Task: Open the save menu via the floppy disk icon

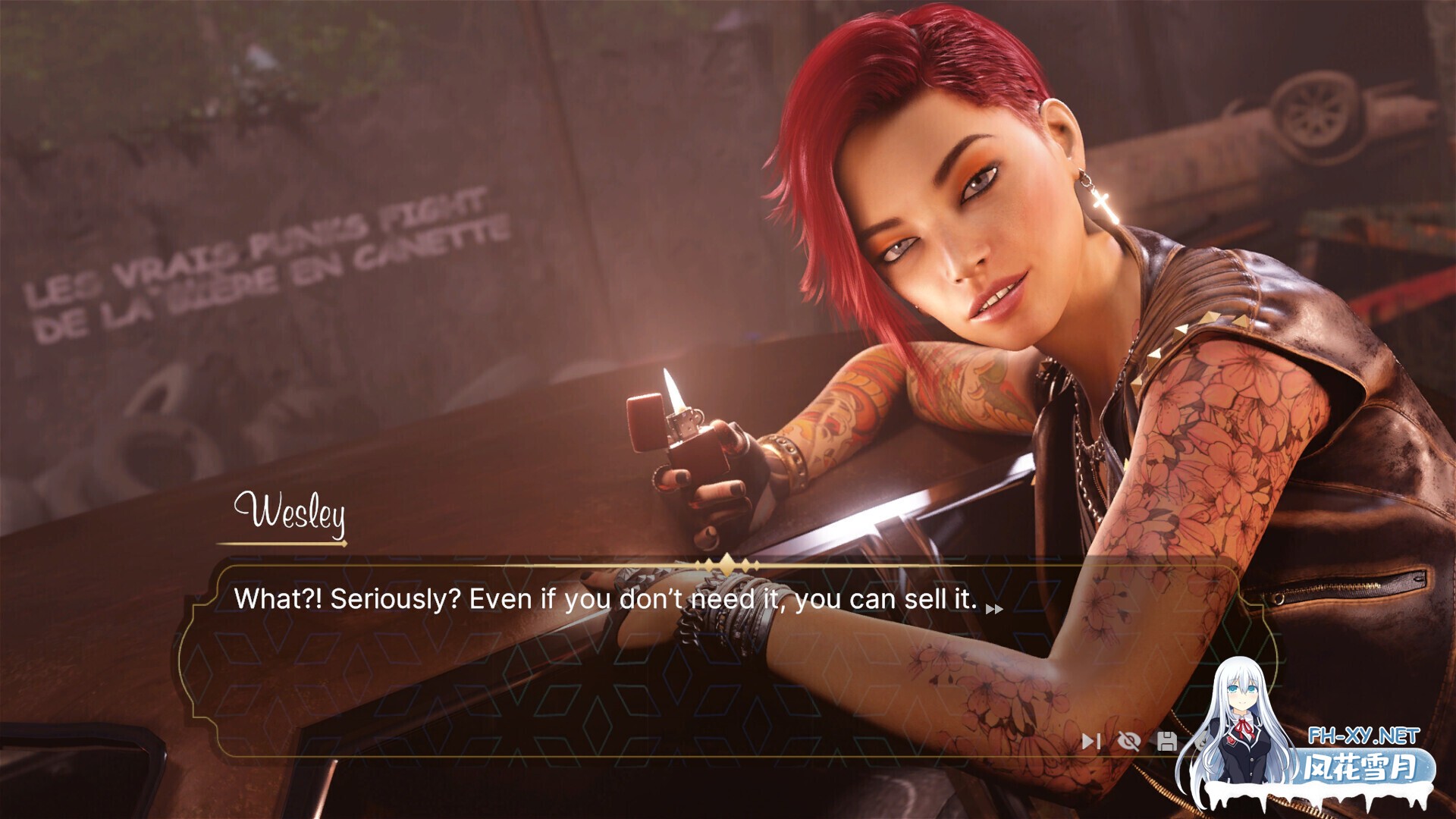Action: (x=1166, y=741)
